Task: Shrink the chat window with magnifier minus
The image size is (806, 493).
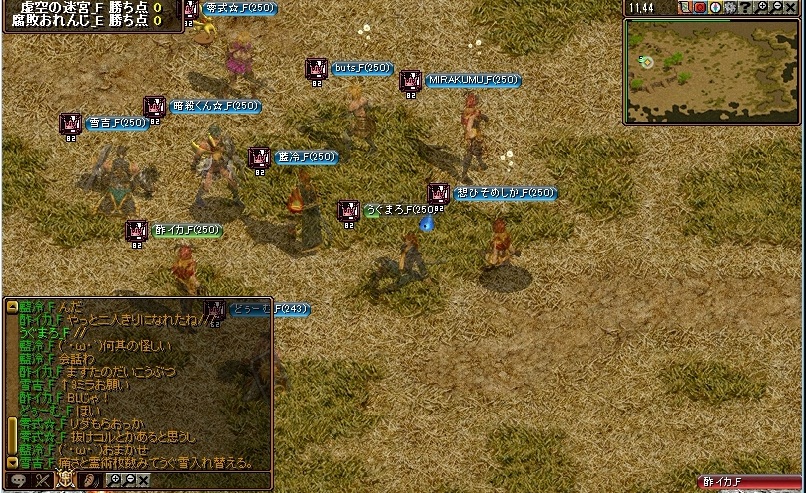Action: (x=130, y=479)
